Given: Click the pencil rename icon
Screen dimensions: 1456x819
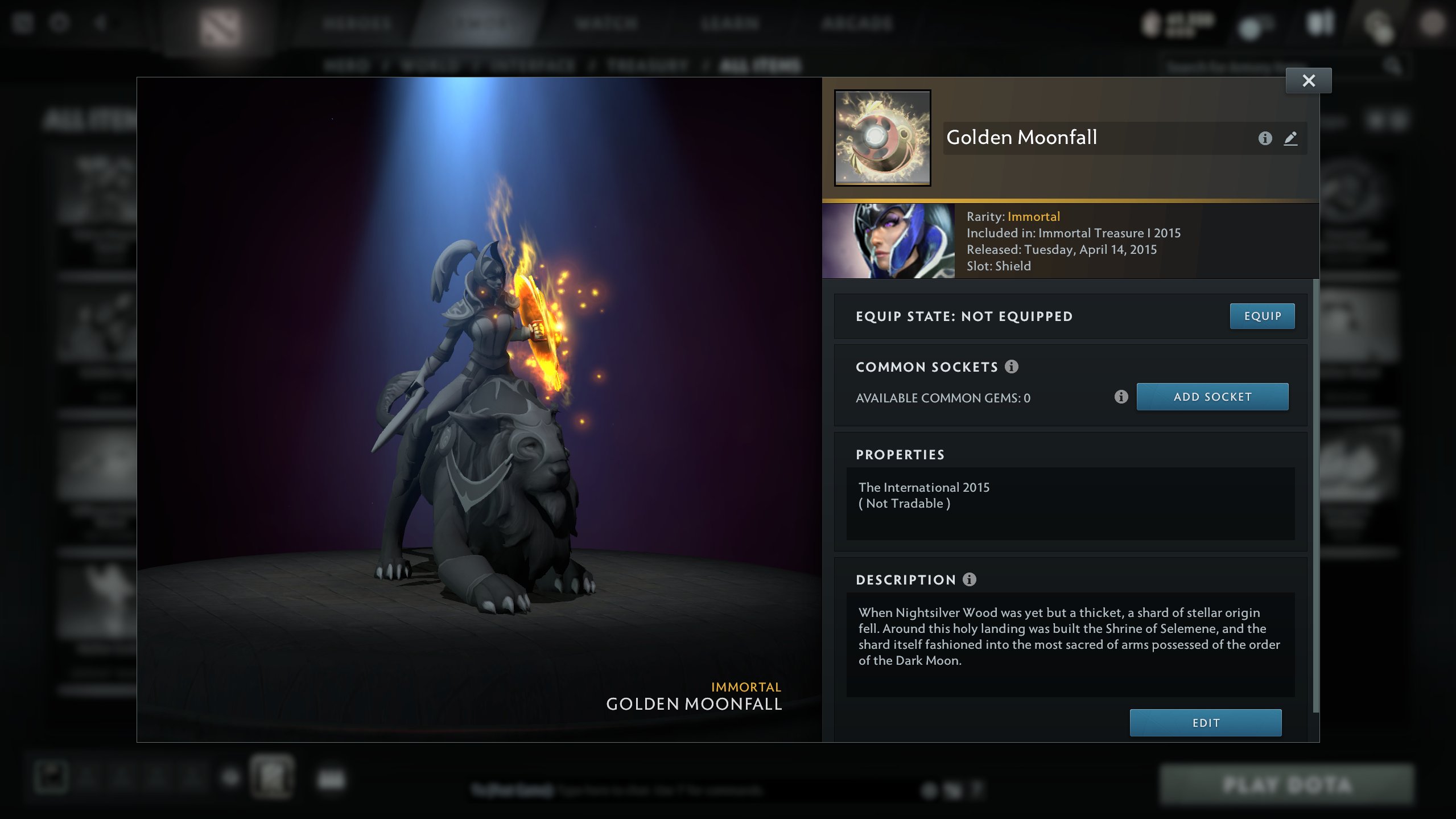Looking at the screenshot, I should [x=1290, y=138].
